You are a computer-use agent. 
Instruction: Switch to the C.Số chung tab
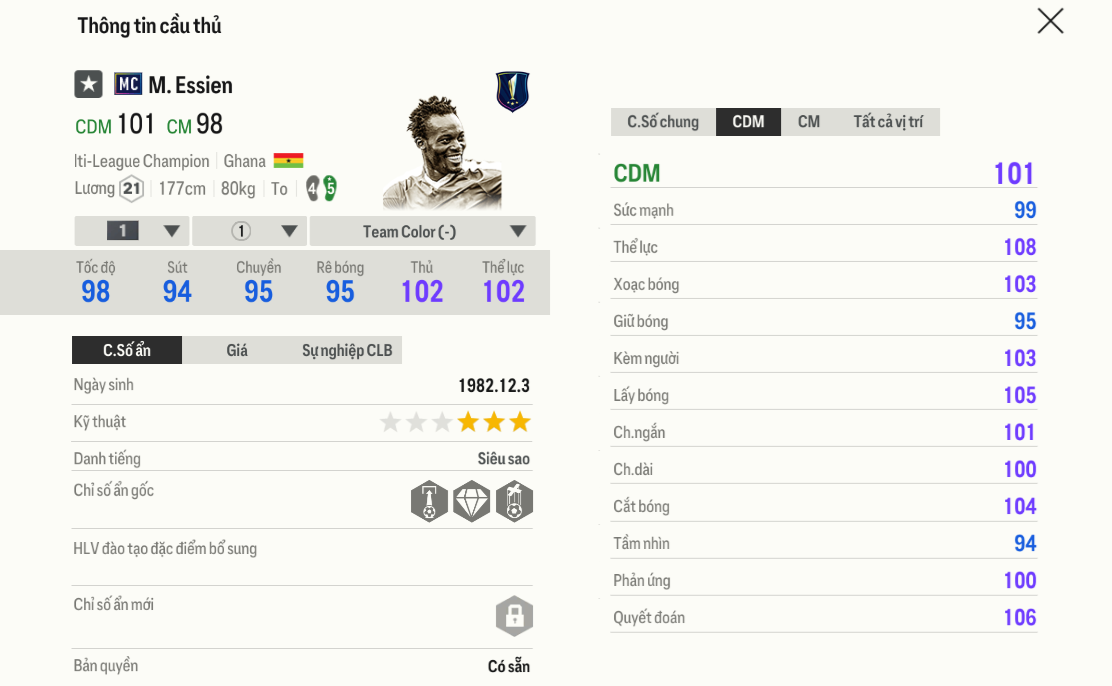(x=663, y=122)
